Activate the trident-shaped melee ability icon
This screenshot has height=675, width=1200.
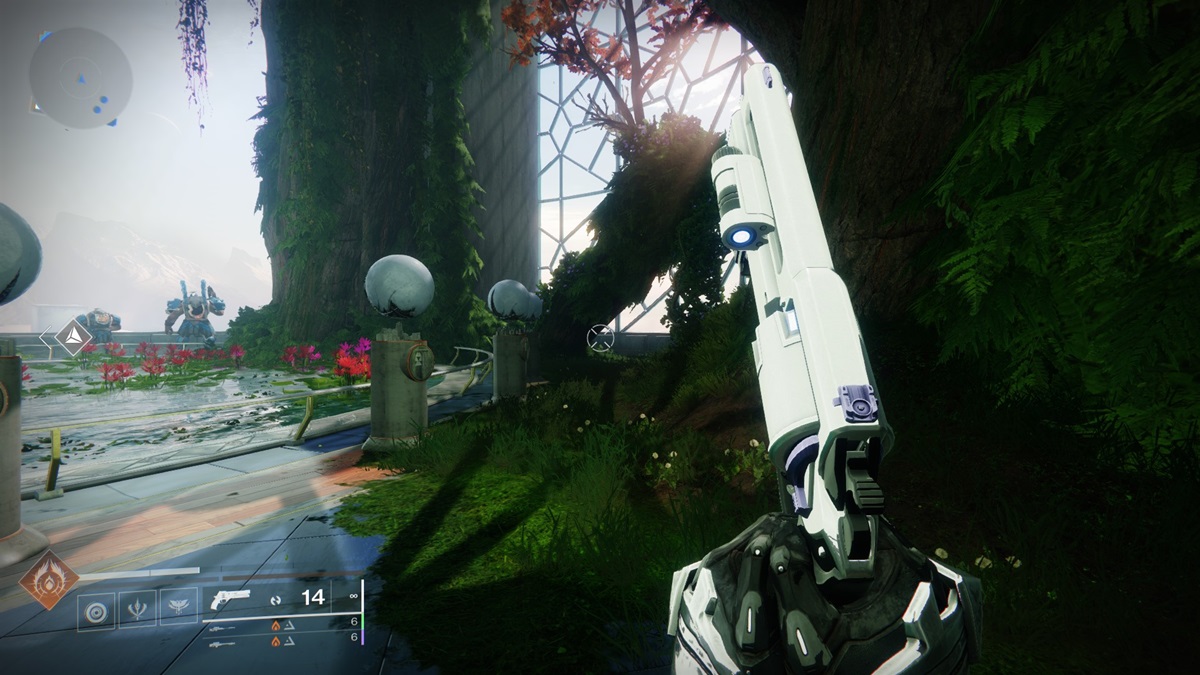pyautogui.click(x=138, y=608)
